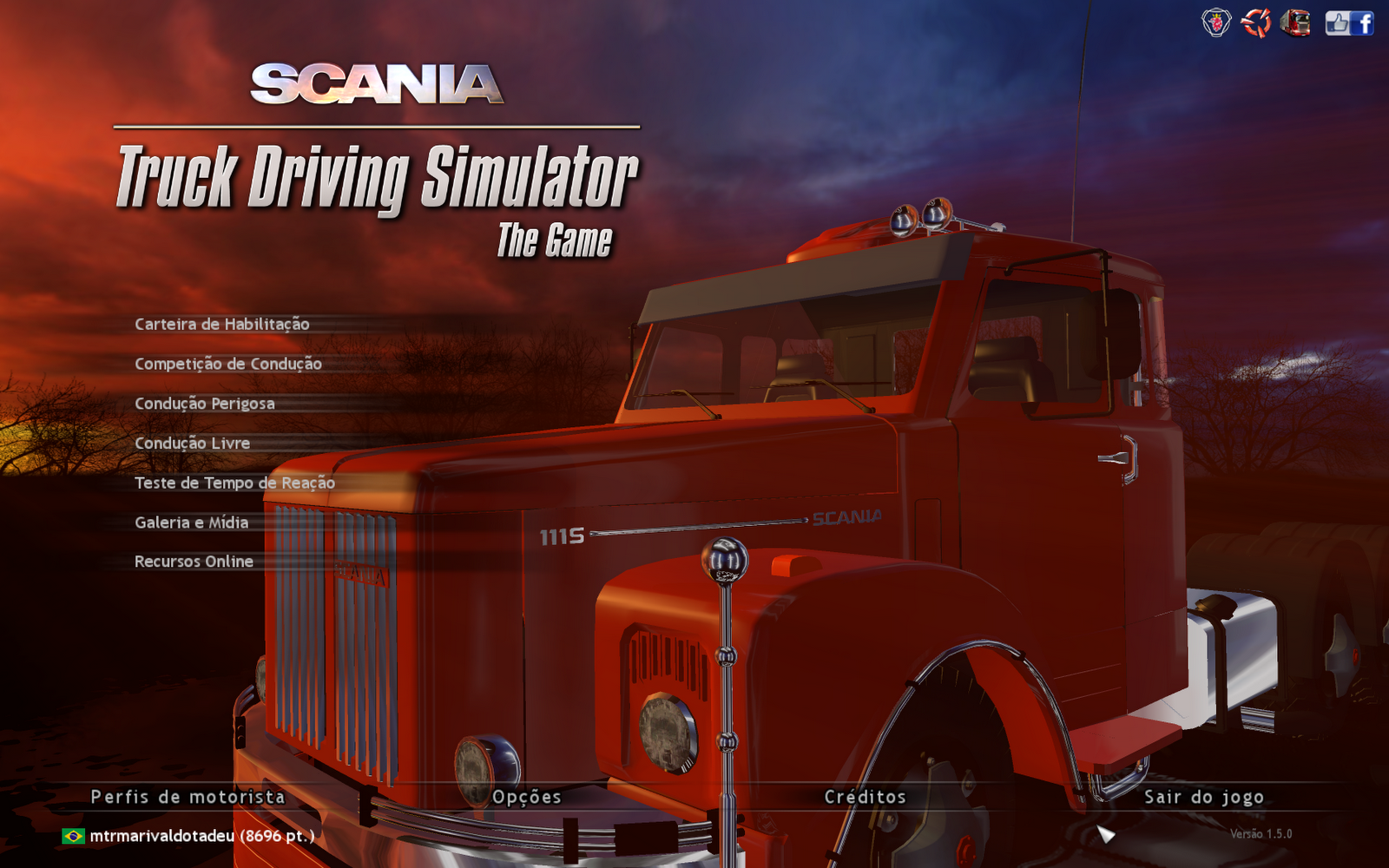
Task: Click the Facebook thumbs-up Like icon
Action: coord(1338,23)
